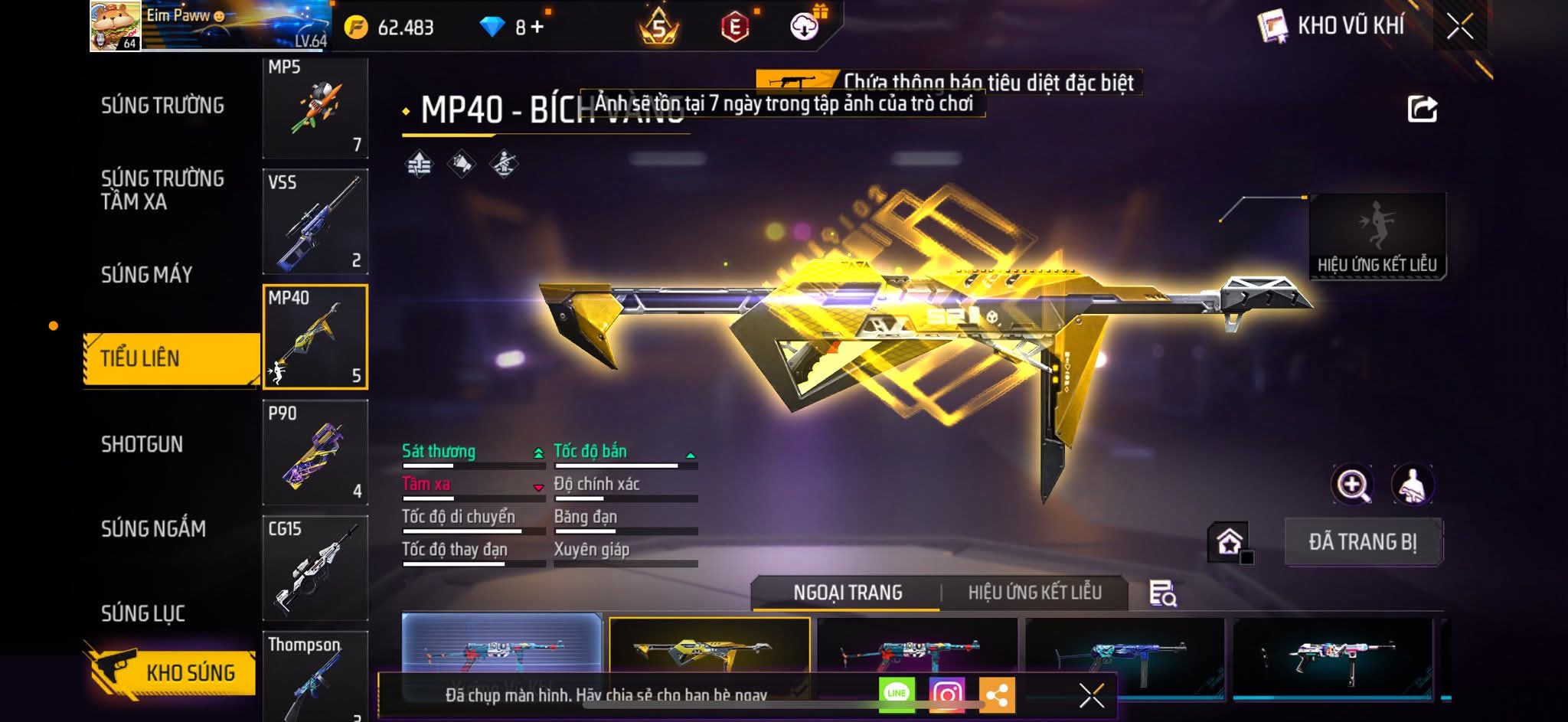This screenshot has width=1568, height=722.
Task: Zoom in with the magnifier icon
Action: (x=1353, y=485)
